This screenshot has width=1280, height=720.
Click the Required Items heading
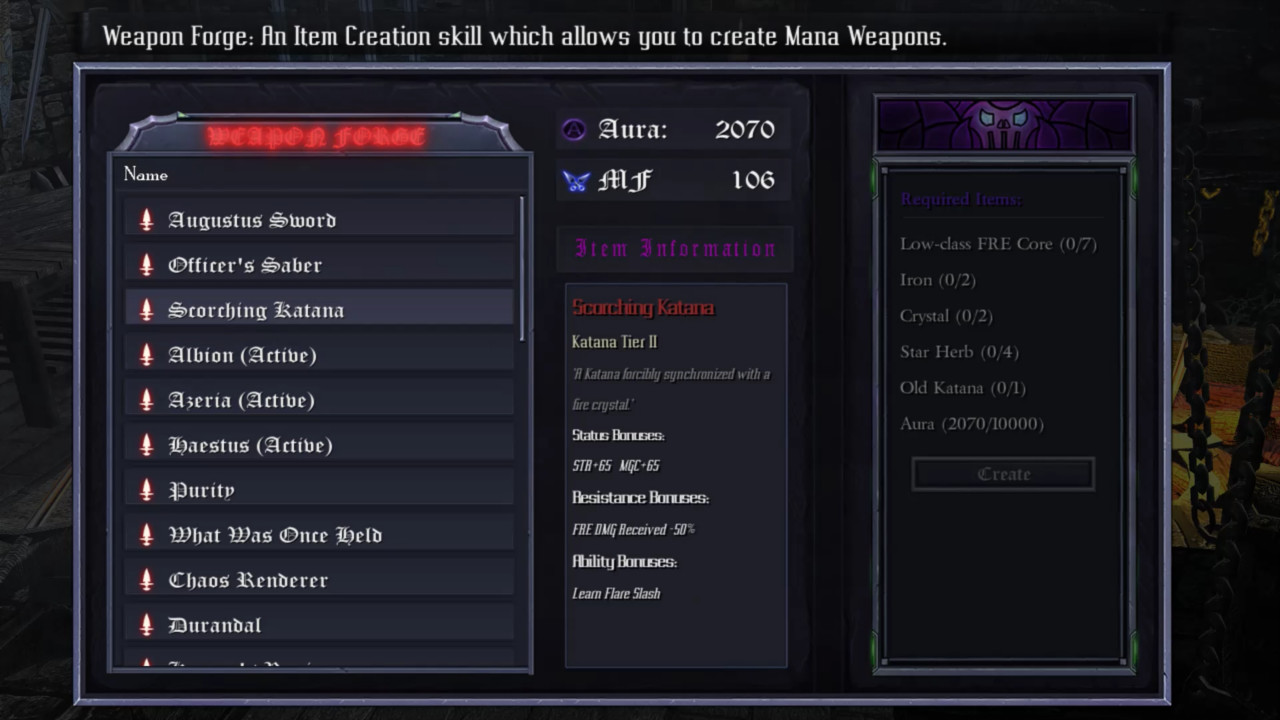(960, 199)
